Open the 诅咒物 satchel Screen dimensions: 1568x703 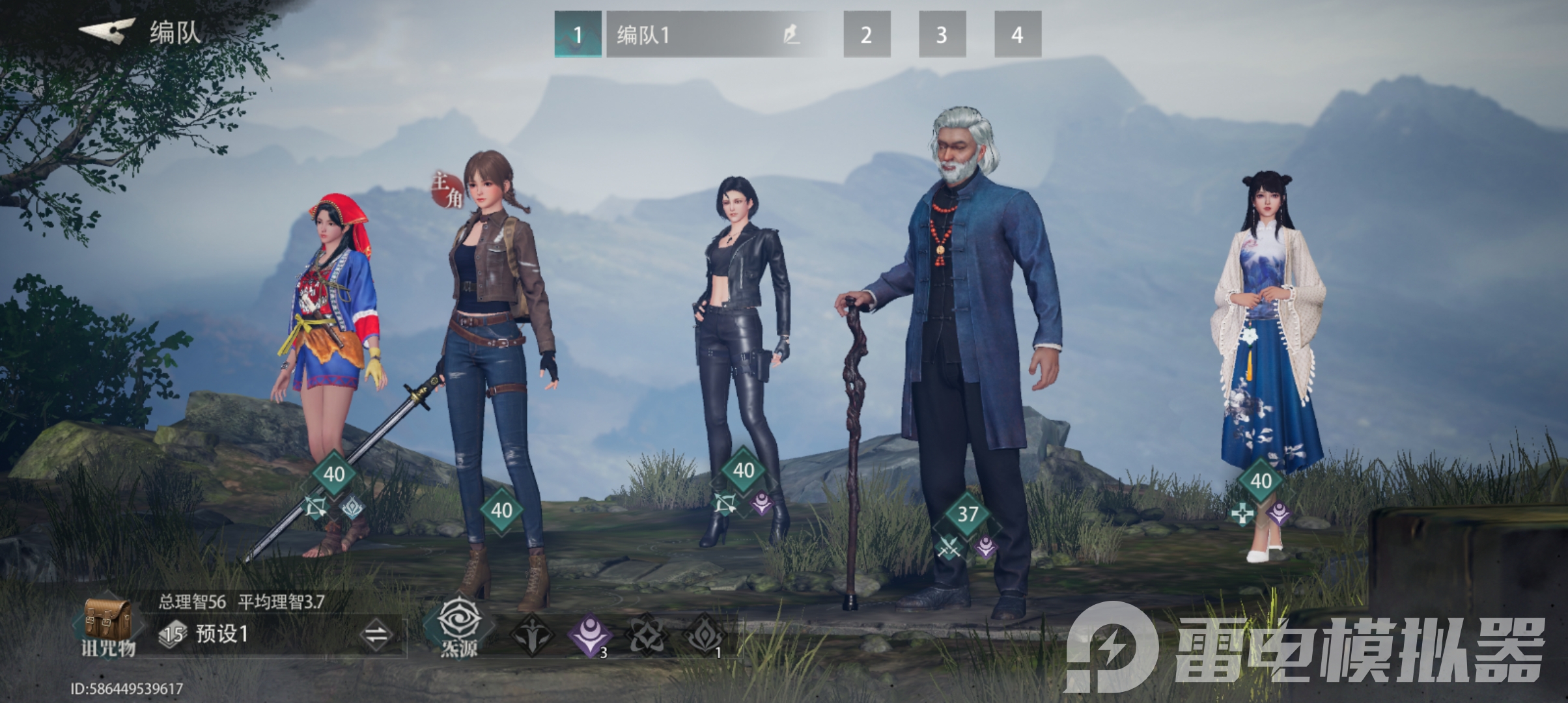(107, 625)
